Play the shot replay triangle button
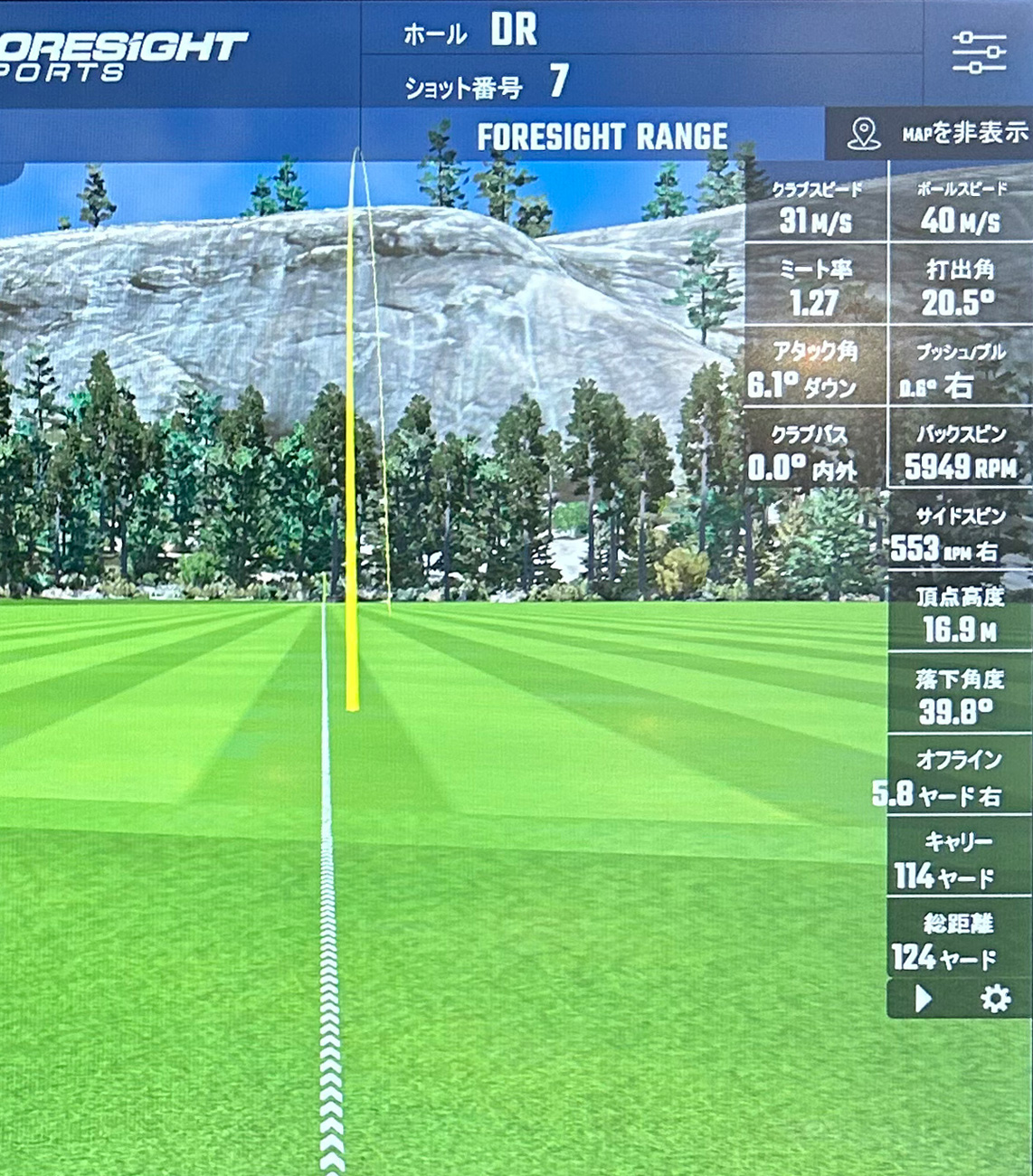The width and height of the screenshot is (1033, 1176). coord(923,999)
